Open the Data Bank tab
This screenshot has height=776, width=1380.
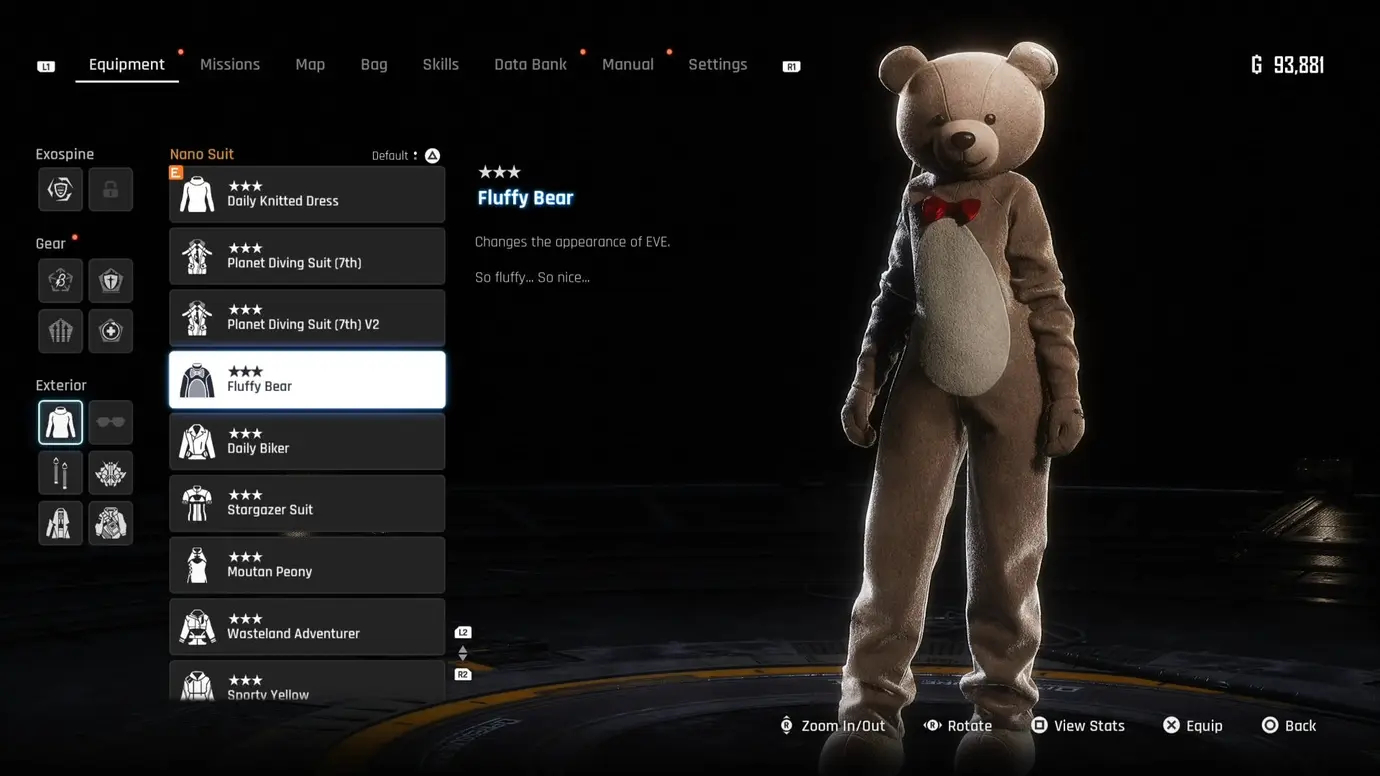530,65
